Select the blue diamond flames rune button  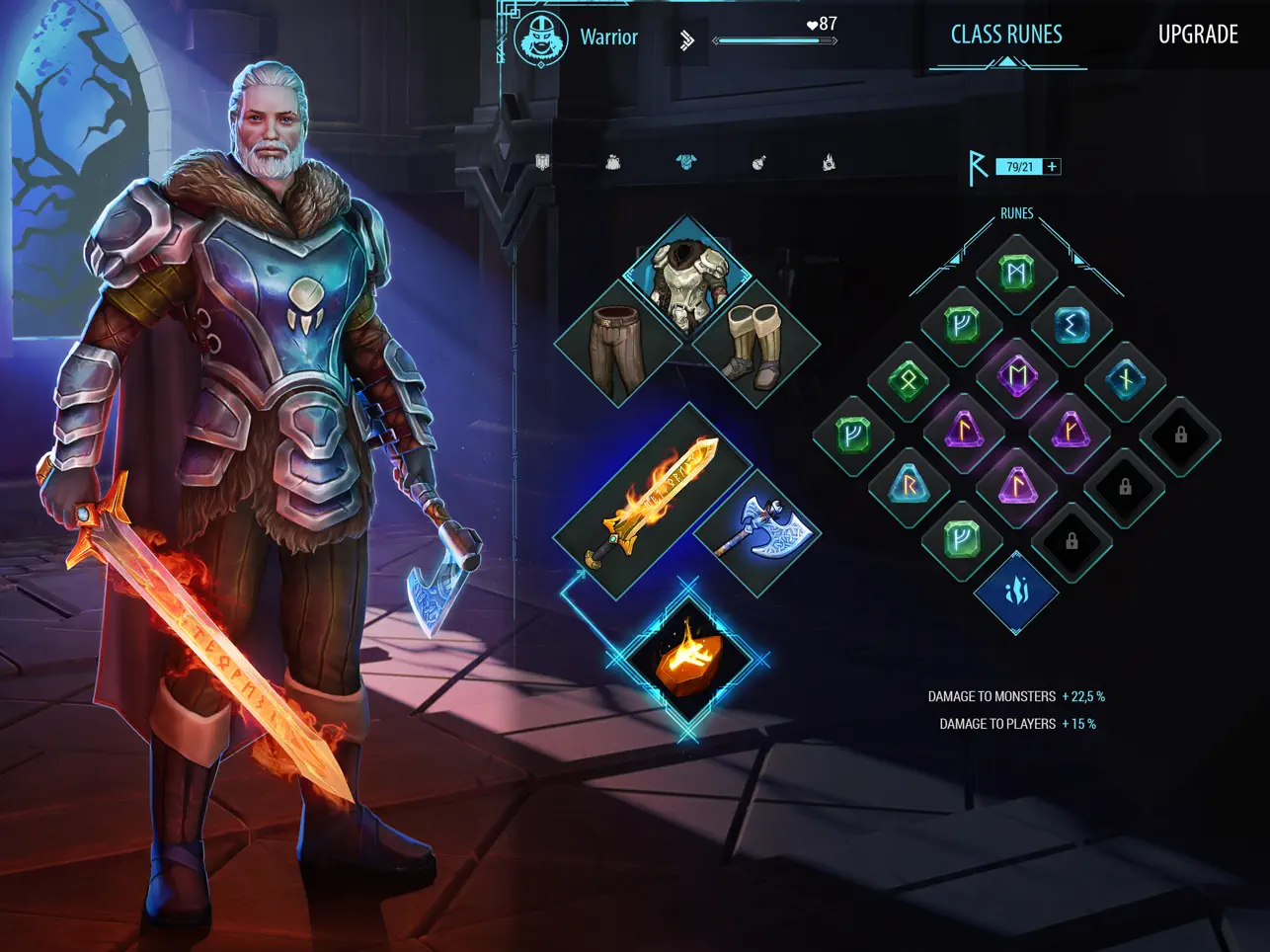point(1016,591)
